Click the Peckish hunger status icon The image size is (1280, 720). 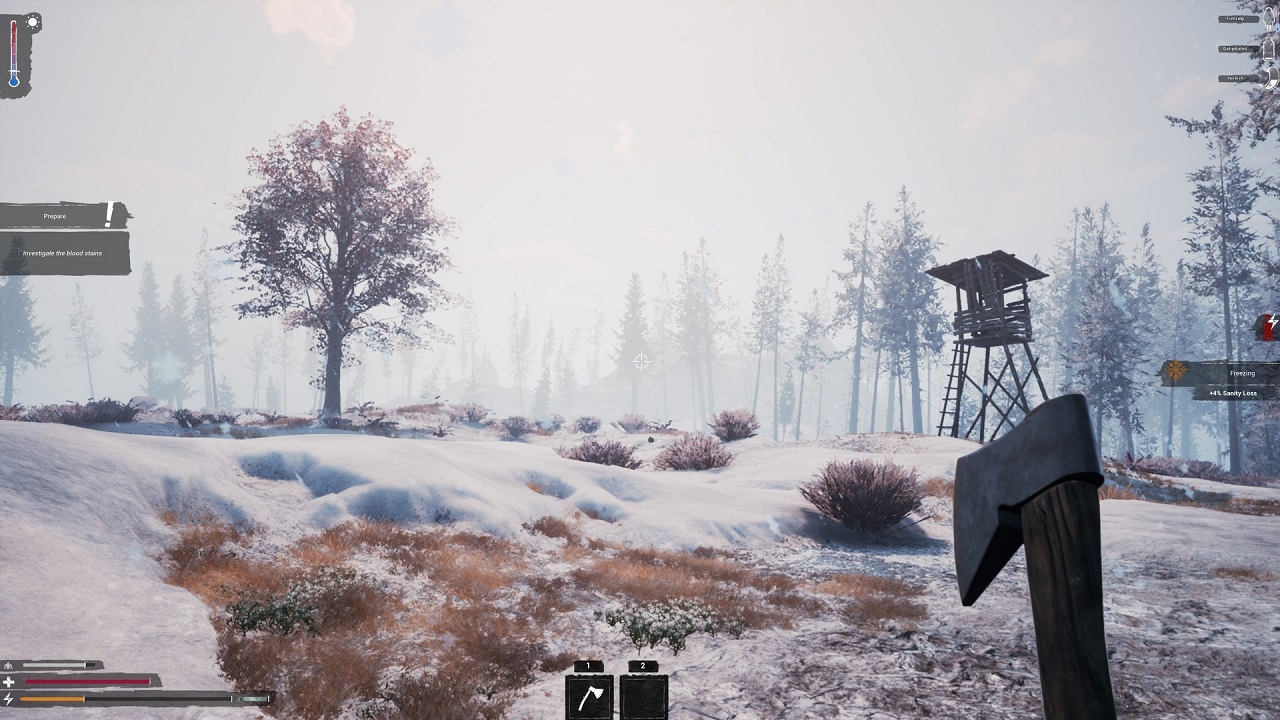coord(1271,78)
